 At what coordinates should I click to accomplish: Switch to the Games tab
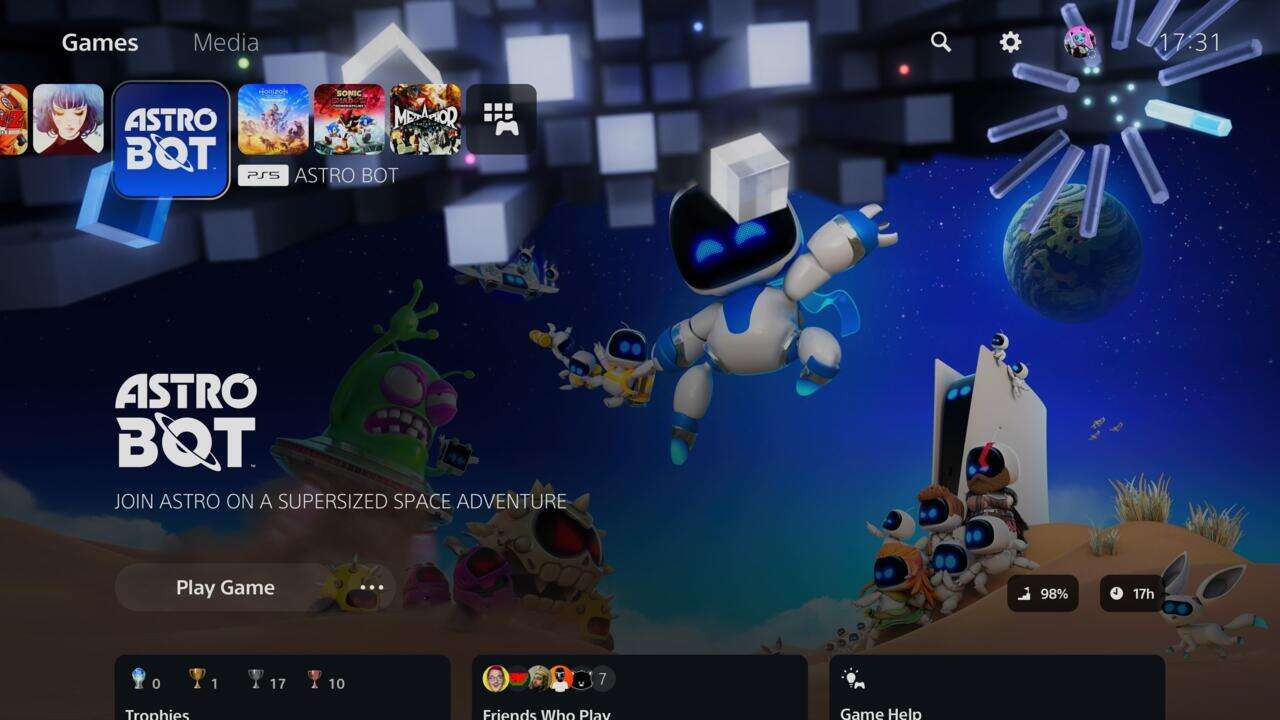point(98,42)
